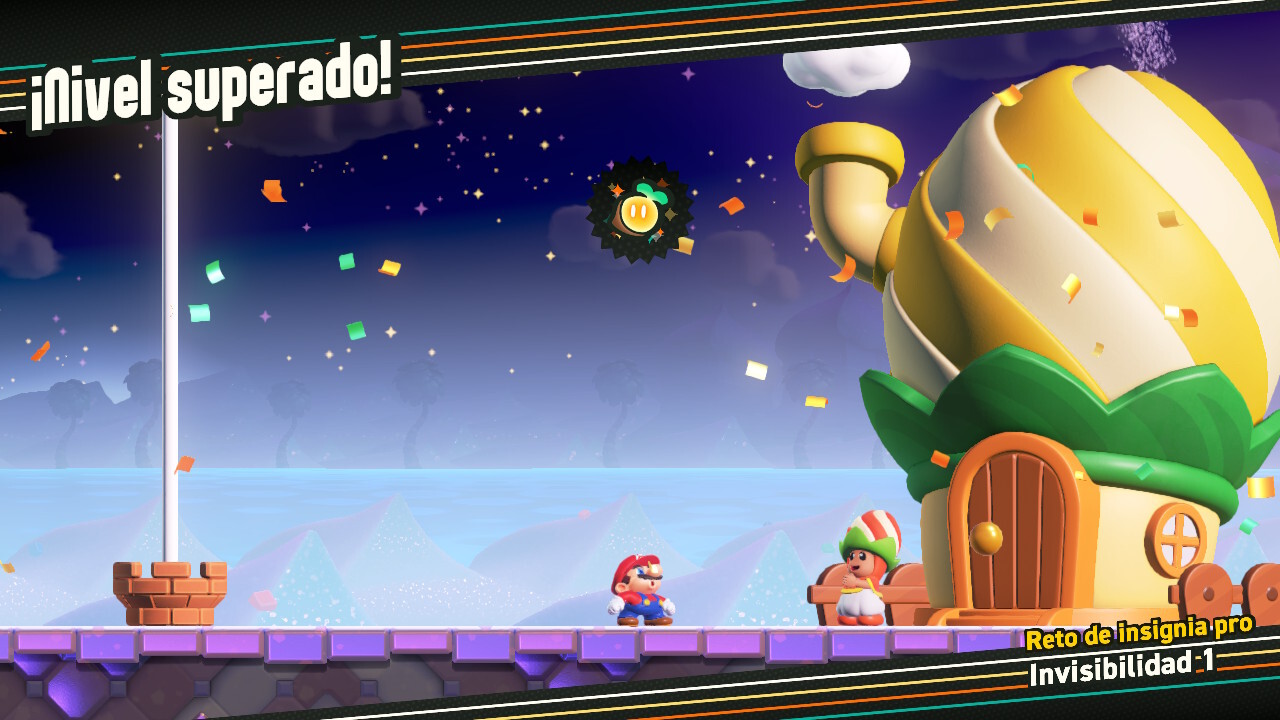
Task: Click Mario standing on the bridge
Action: pos(641,590)
